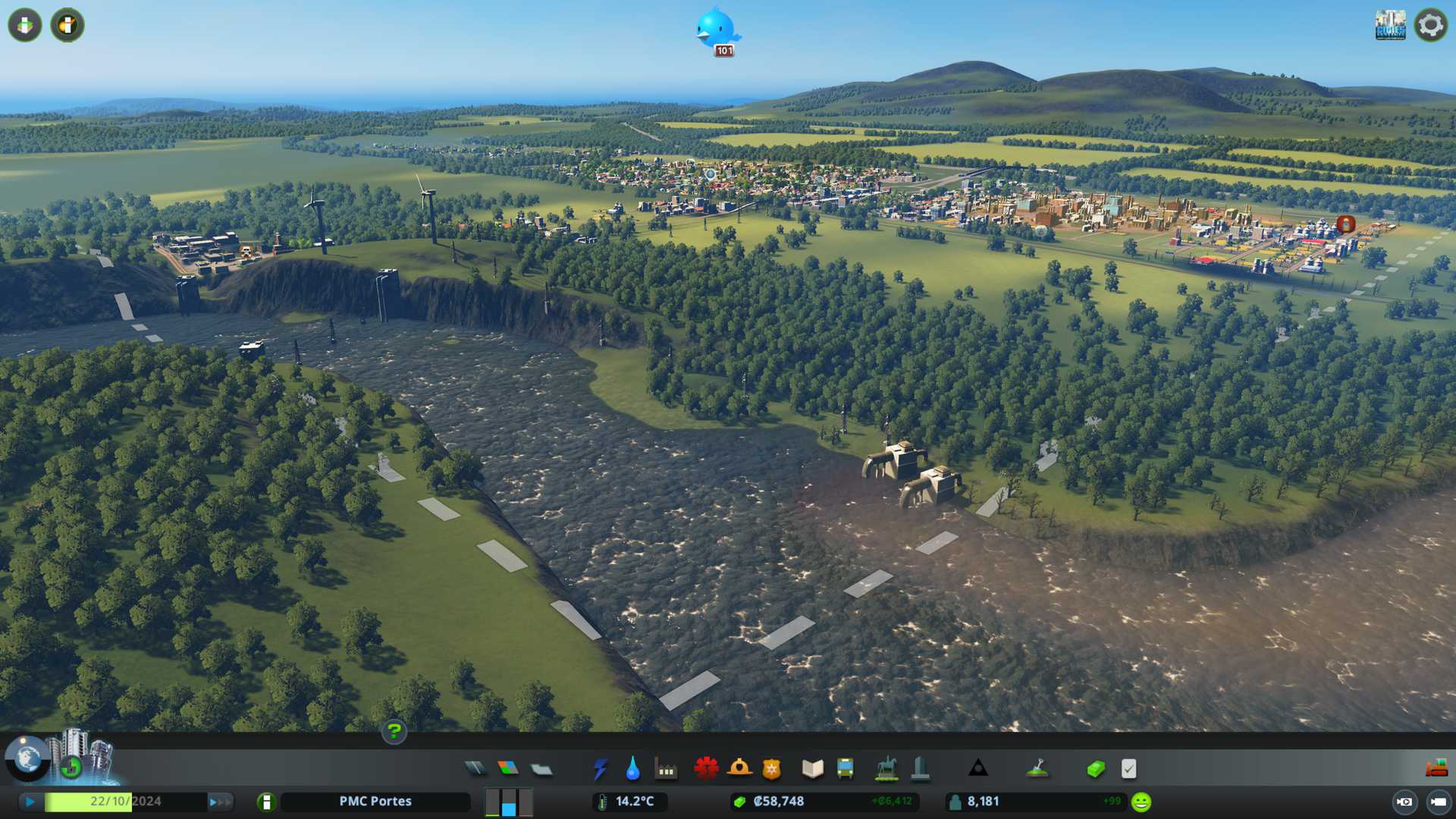Viewport: 1456px width, 819px height.
Task: Select the Zoning tool
Action: pos(508,769)
